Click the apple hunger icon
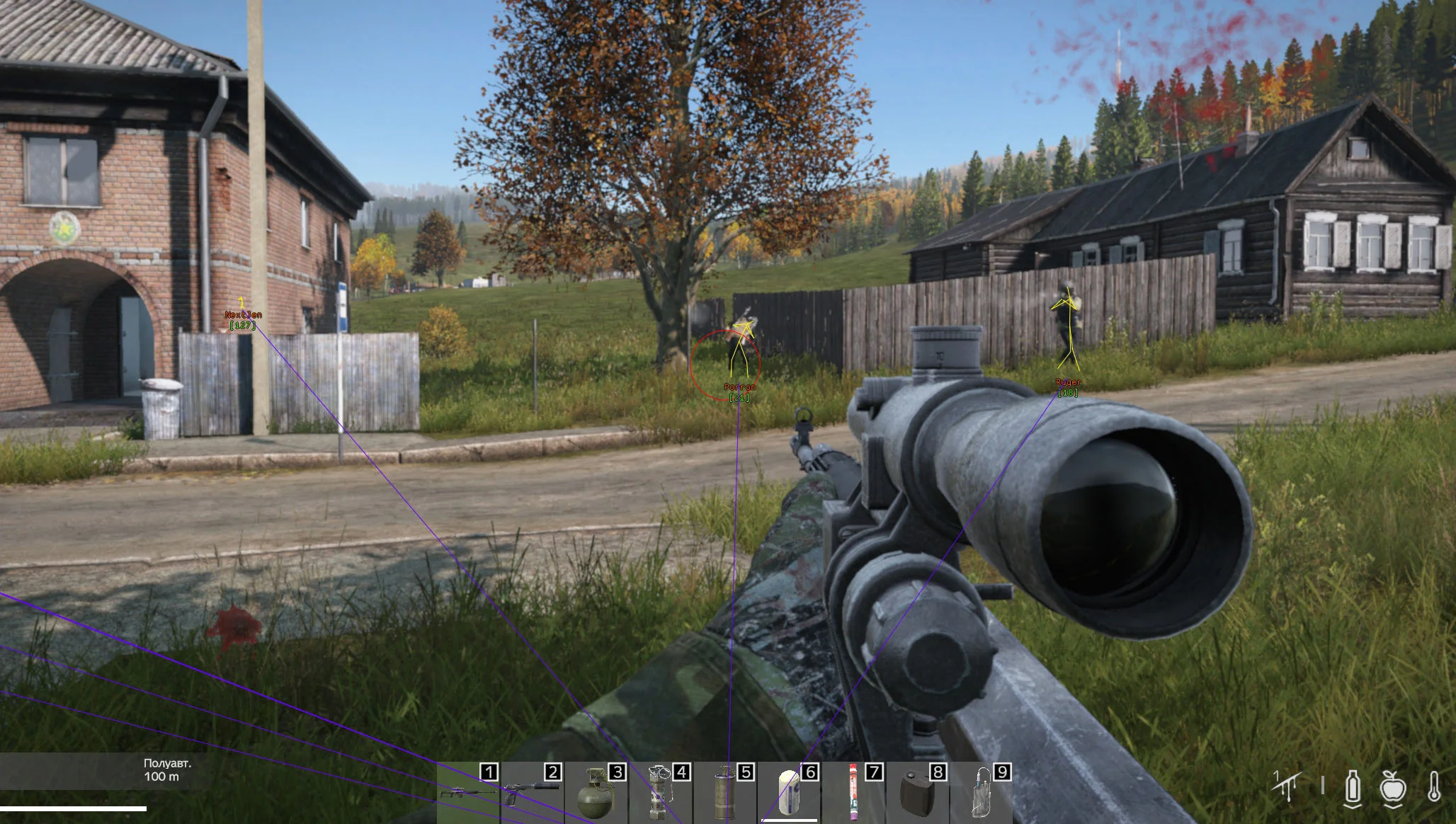This screenshot has width=1456, height=824. click(1393, 787)
